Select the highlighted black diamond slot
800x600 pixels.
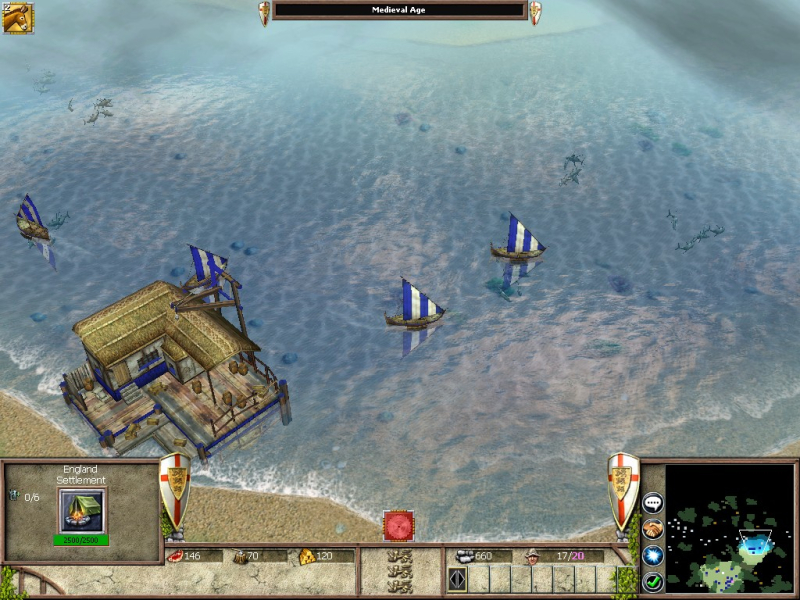pos(457,579)
